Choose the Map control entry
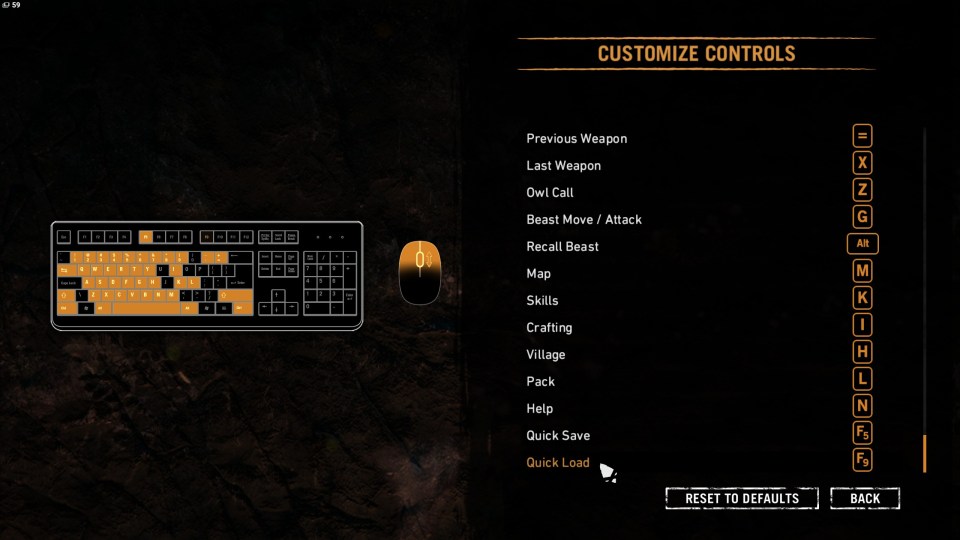This screenshot has height=540, width=960. pos(539,273)
